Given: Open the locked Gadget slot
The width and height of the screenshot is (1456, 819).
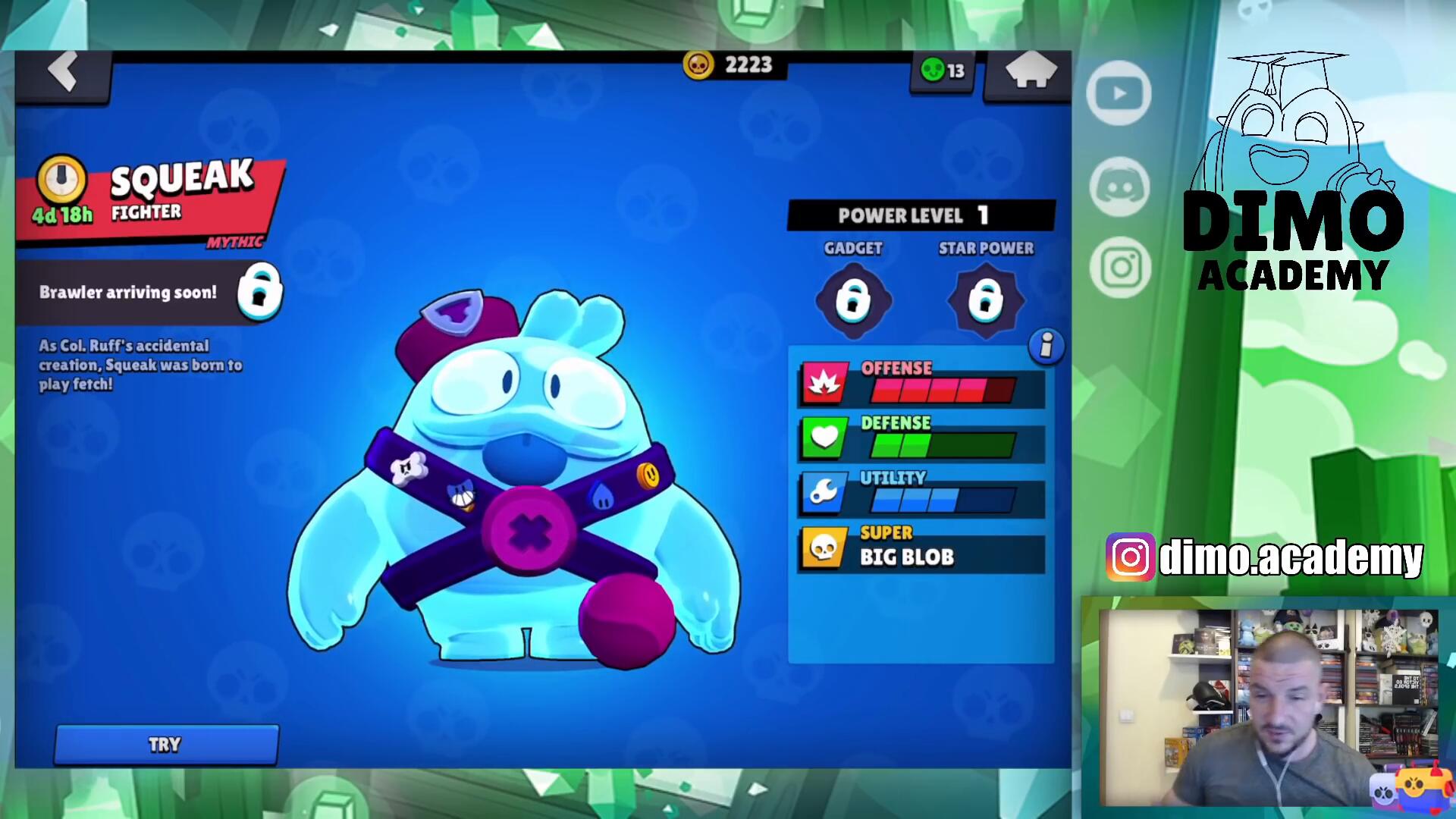Looking at the screenshot, I should (853, 300).
